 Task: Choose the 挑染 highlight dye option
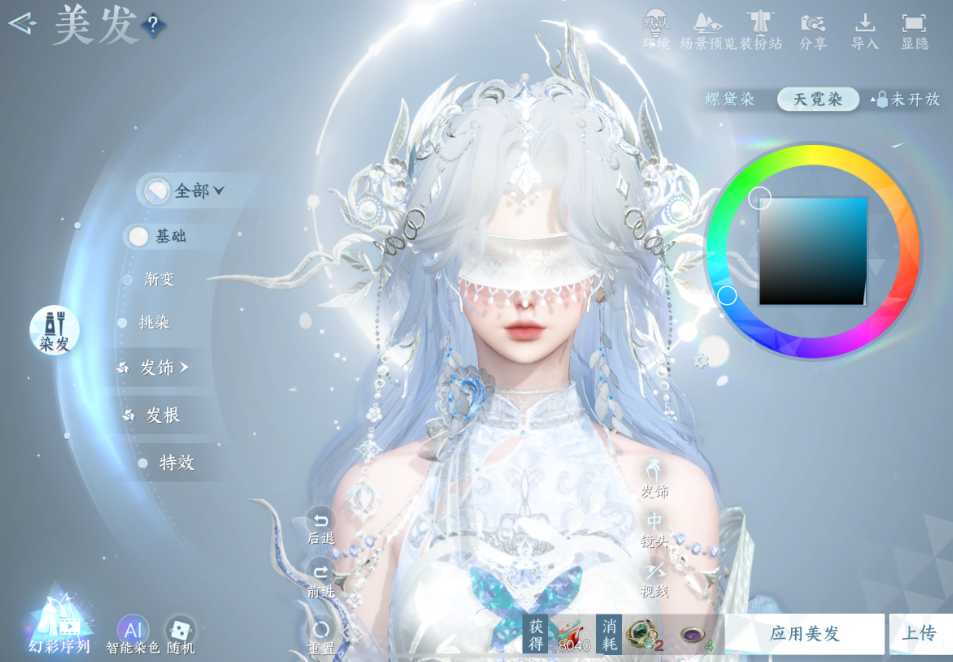pos(154,323)
